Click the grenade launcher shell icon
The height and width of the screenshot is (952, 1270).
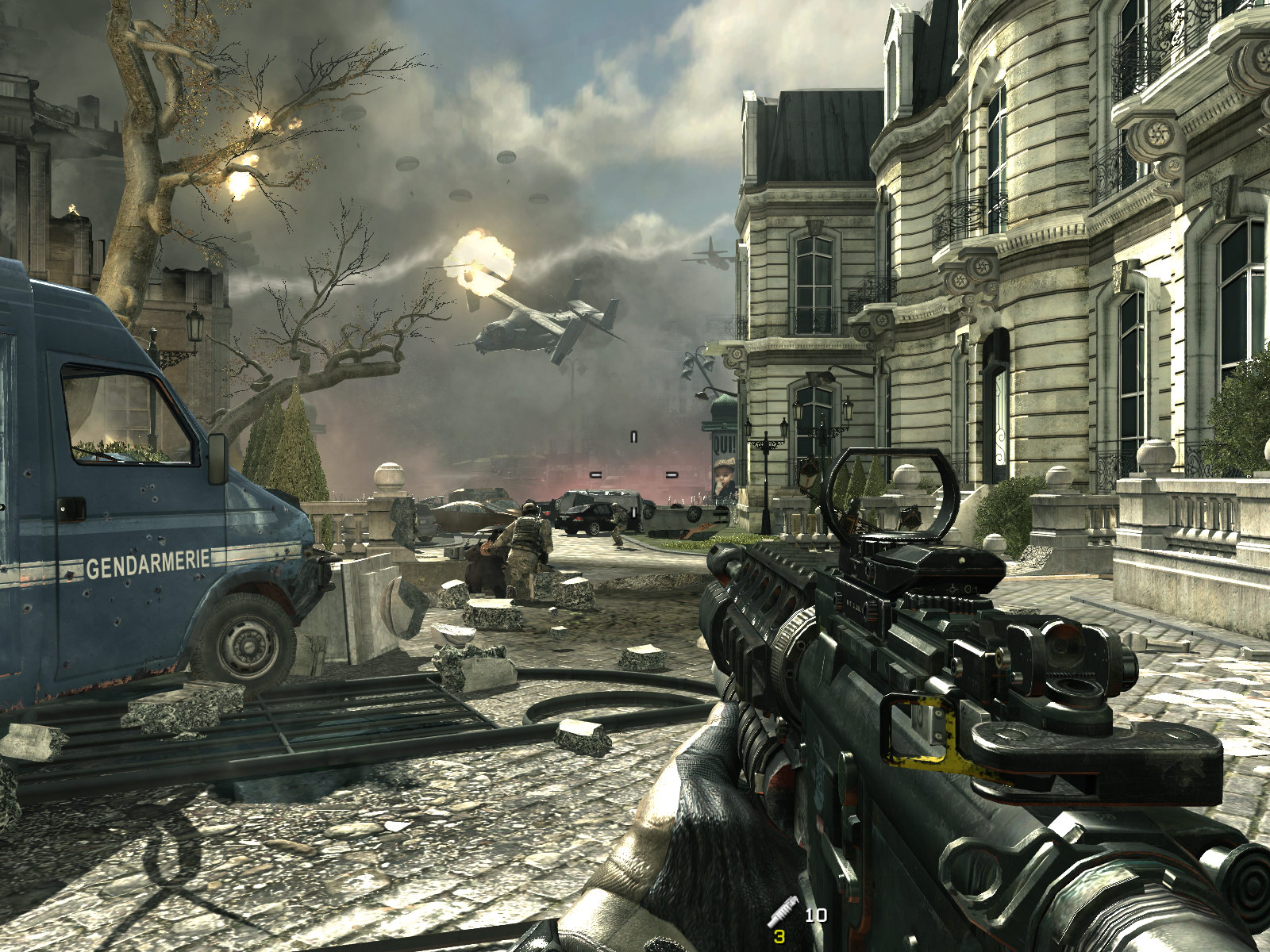(782, 911)
